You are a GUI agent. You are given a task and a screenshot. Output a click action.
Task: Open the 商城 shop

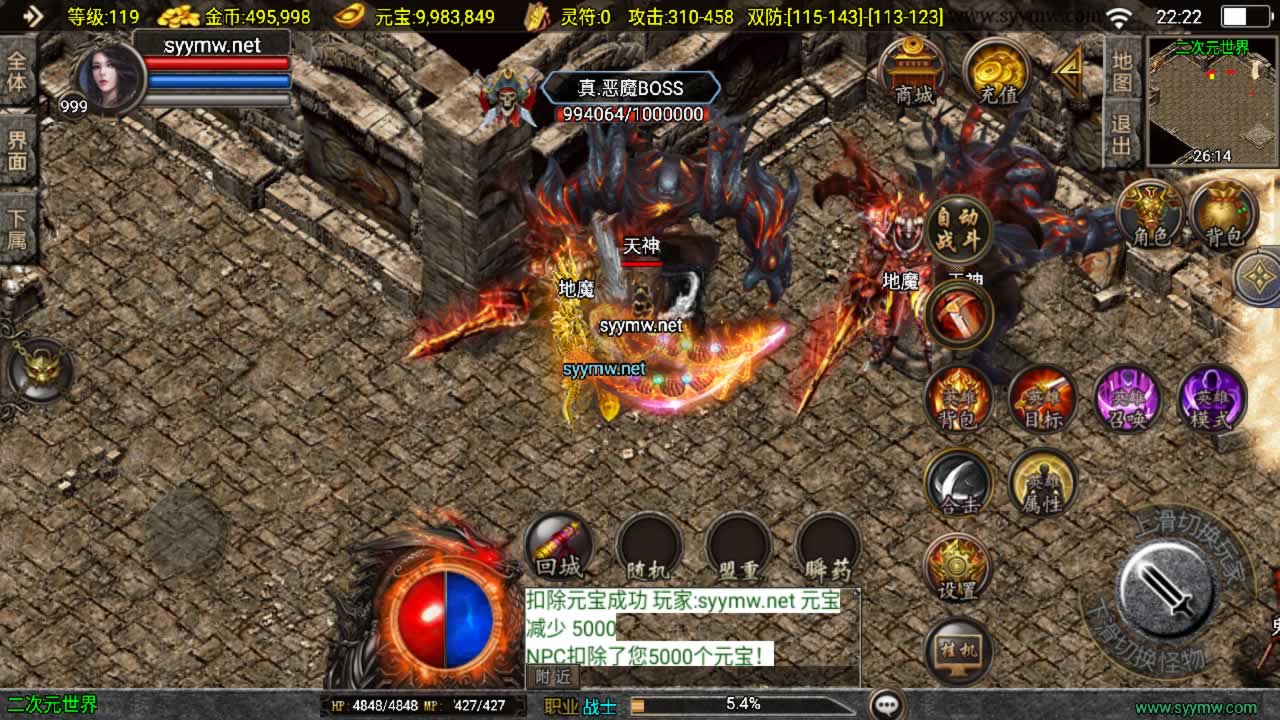point(913,72)
